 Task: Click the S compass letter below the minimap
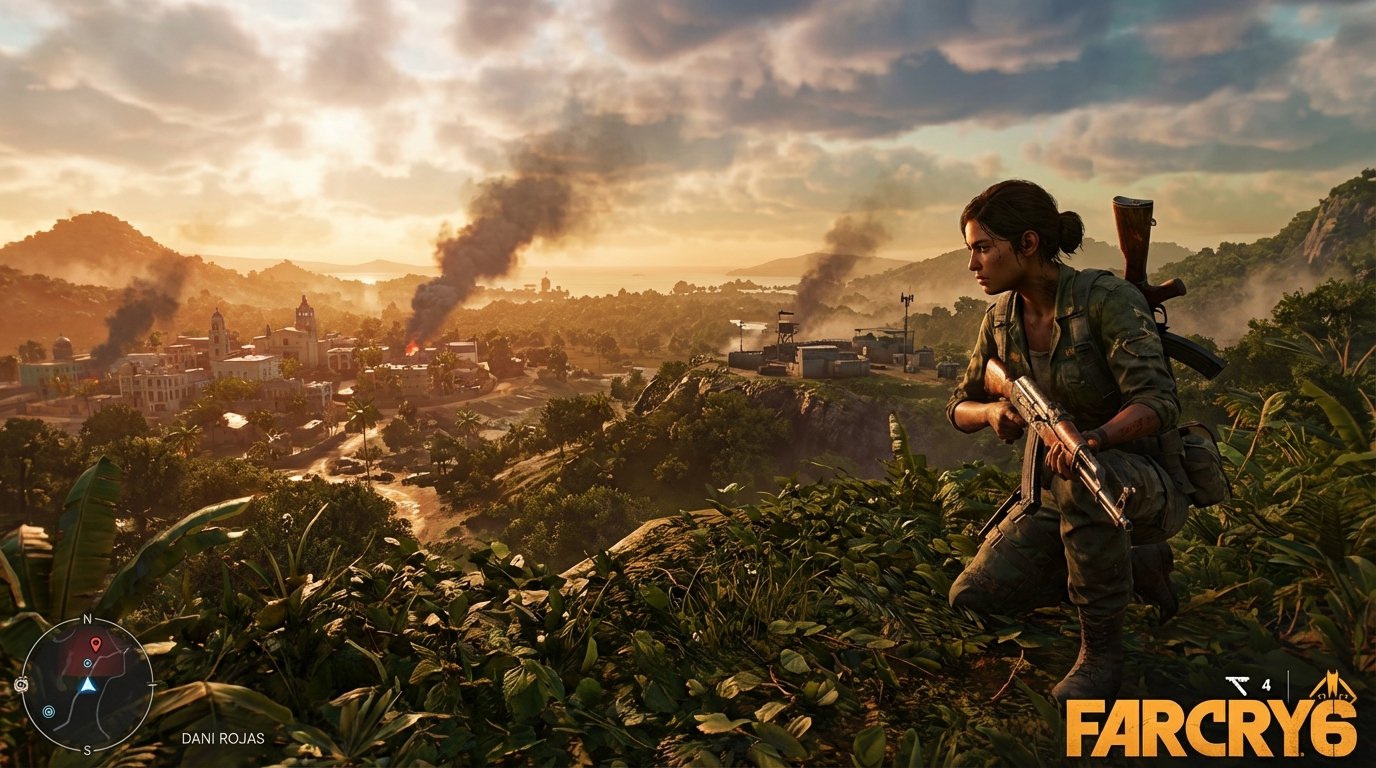click(x=87, y=749)
